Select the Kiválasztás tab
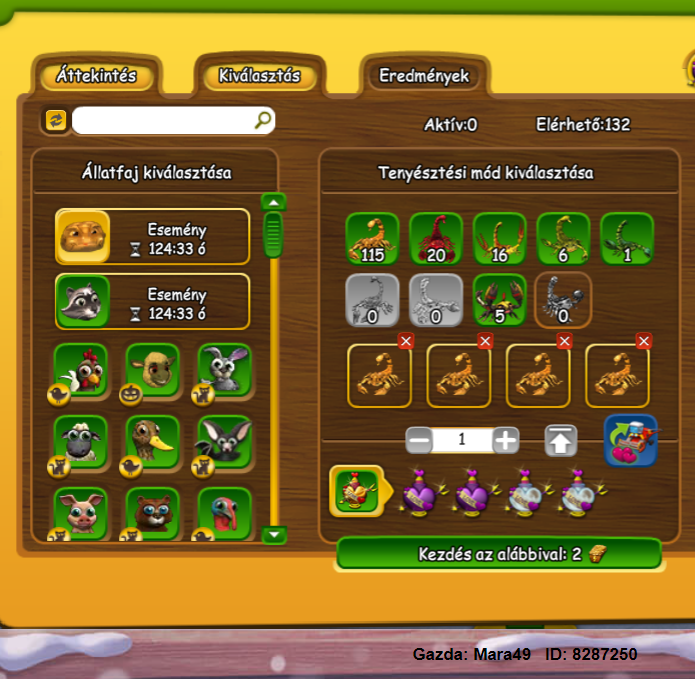695x679 pixels. [x=259, y=76]
